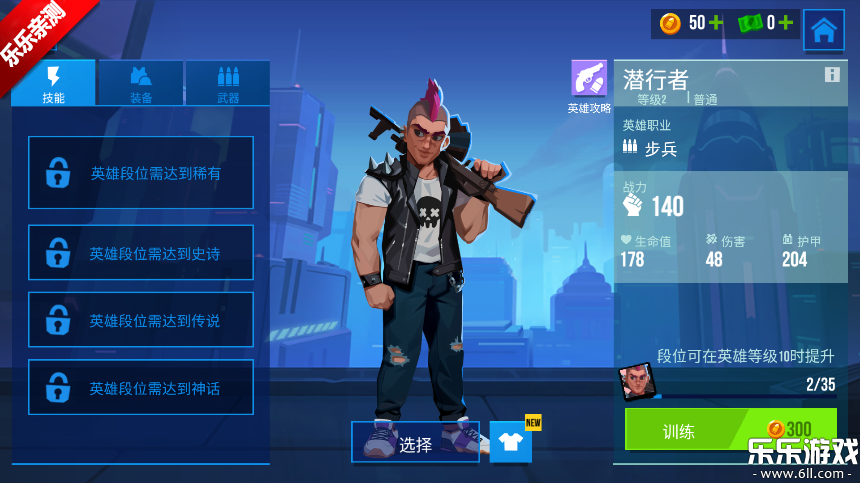Select the locked 史诗 rank skill slot
The image size is (860, 483).
(141, 253)
